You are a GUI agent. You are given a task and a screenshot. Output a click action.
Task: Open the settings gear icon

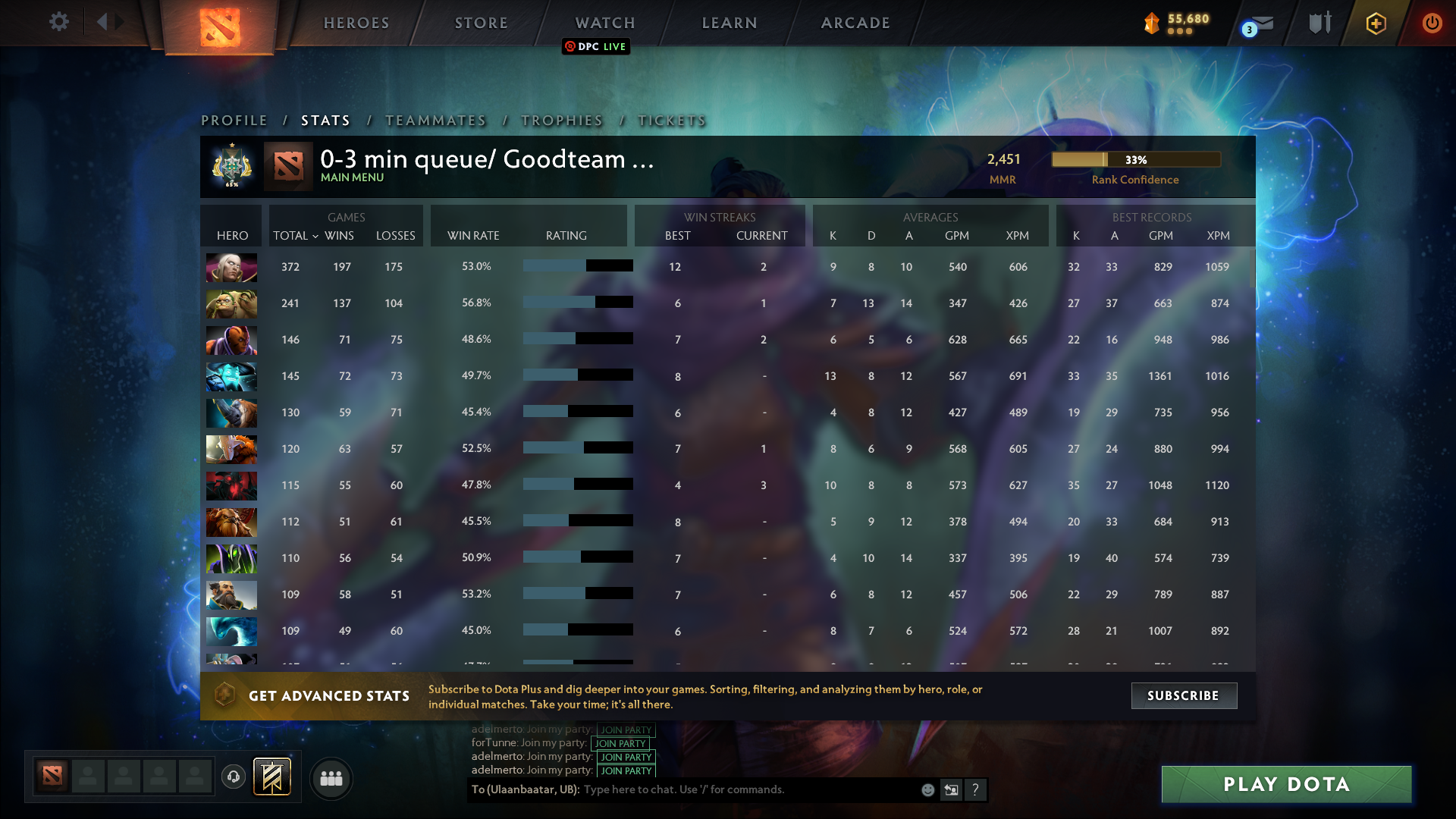tap(59, 22)
